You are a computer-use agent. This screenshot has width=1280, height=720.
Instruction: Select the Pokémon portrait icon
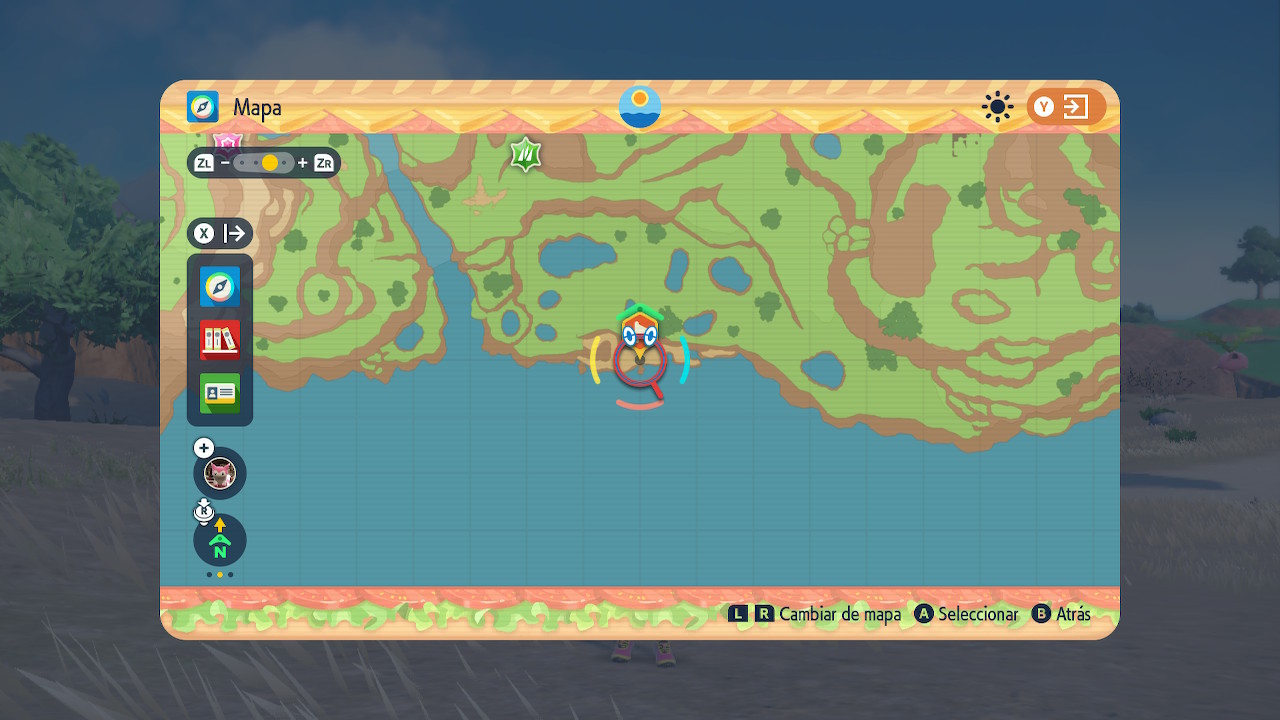[x=220, y=472]
